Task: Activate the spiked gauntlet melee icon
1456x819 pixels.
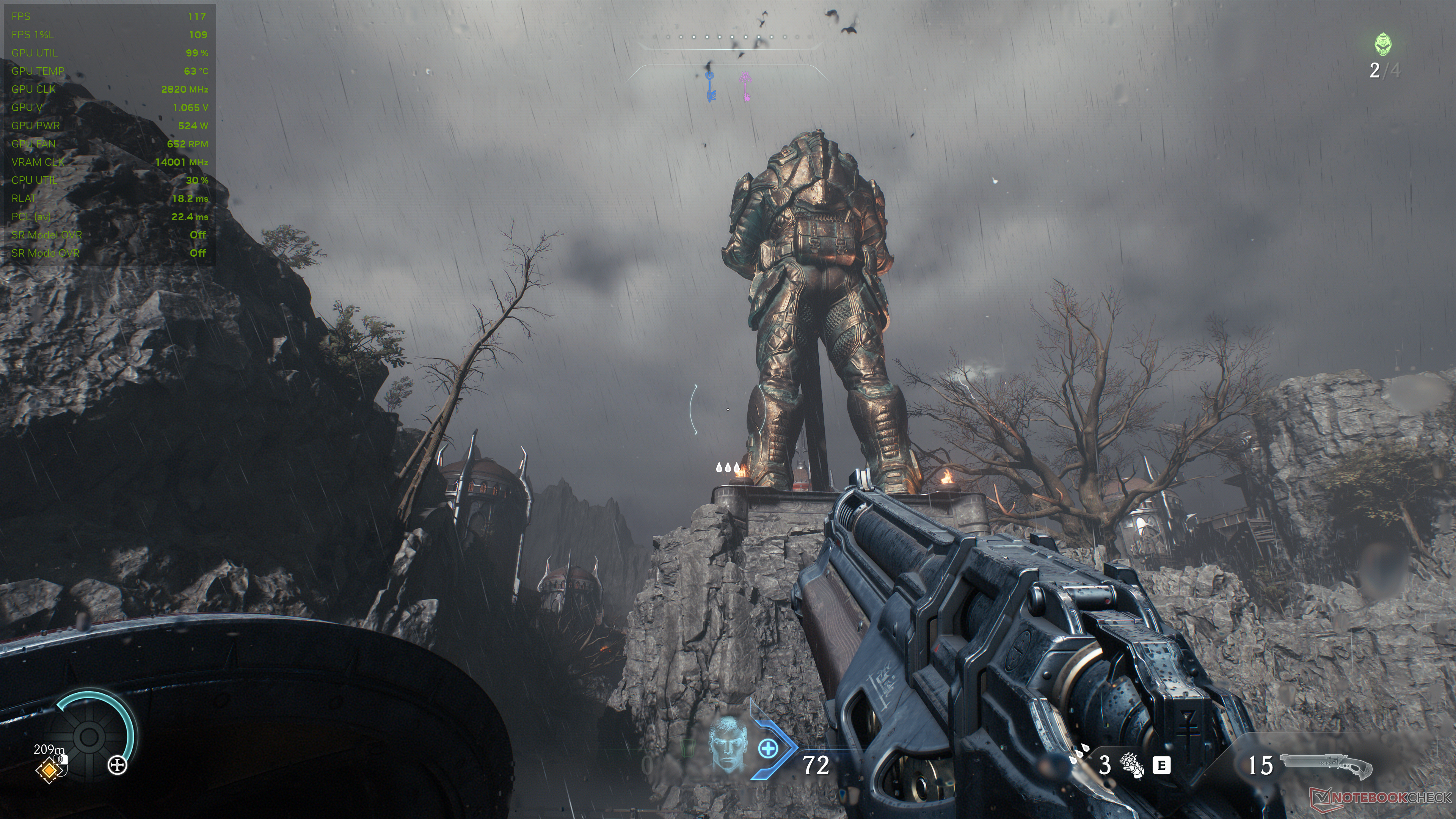Action: [x=1132, y=765]
